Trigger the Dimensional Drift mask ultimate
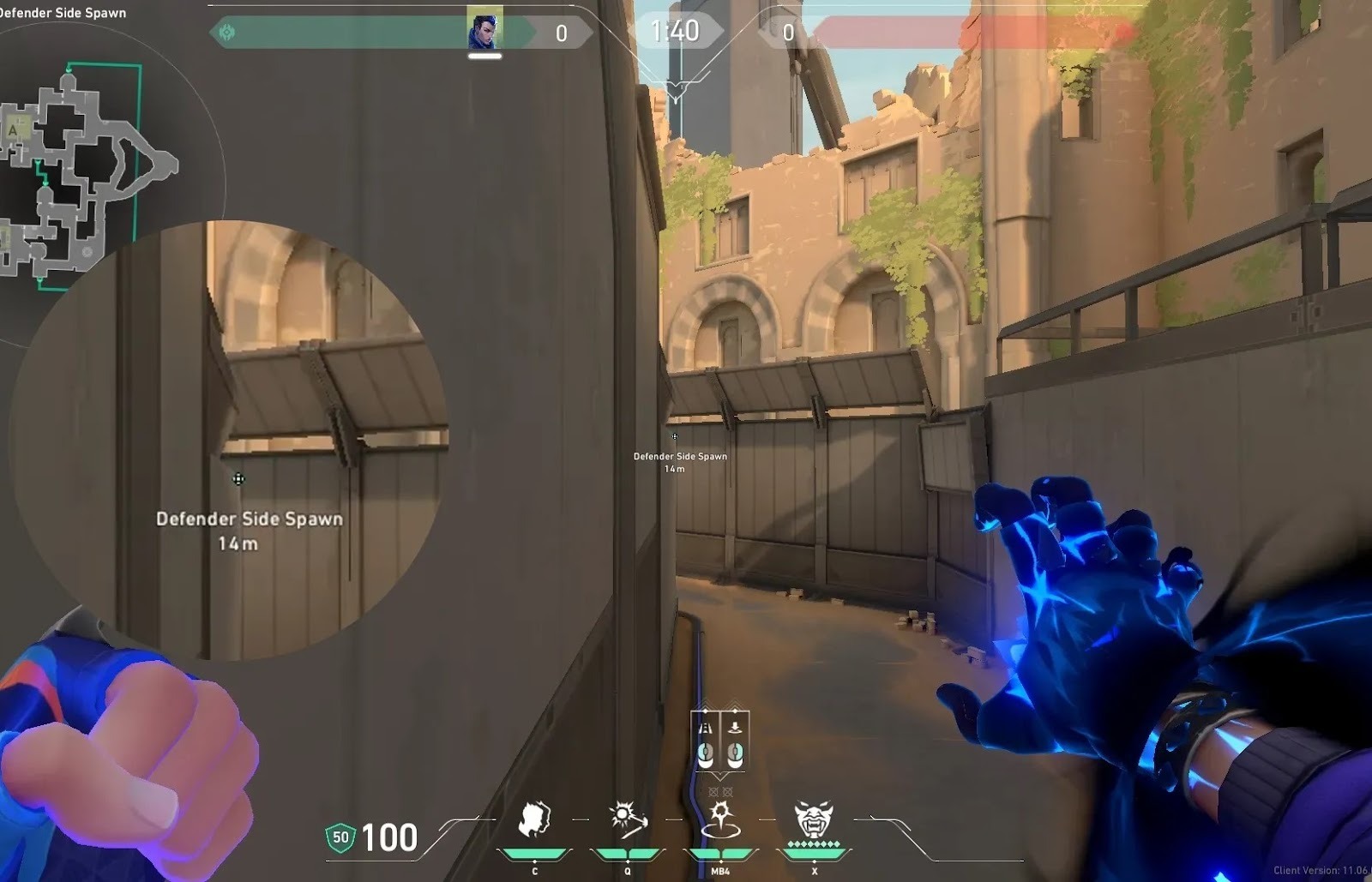This screenshot has width=1372, height=882. (x=813, y=820)
